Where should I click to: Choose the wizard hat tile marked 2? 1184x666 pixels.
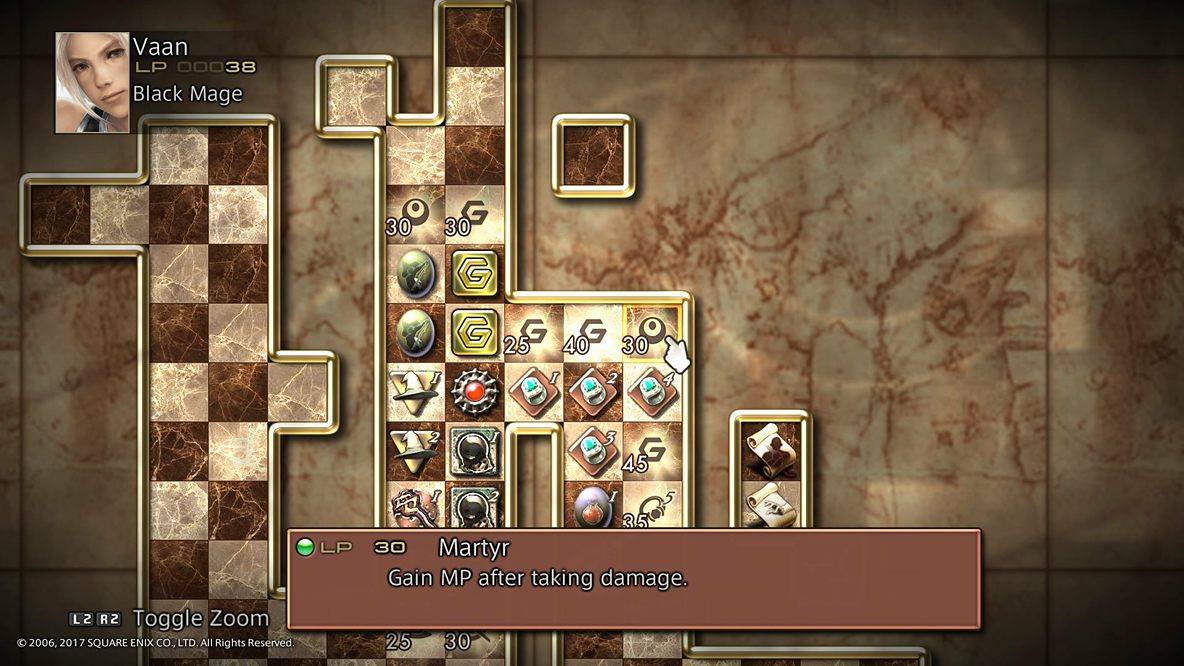click(x=415, y=451)
